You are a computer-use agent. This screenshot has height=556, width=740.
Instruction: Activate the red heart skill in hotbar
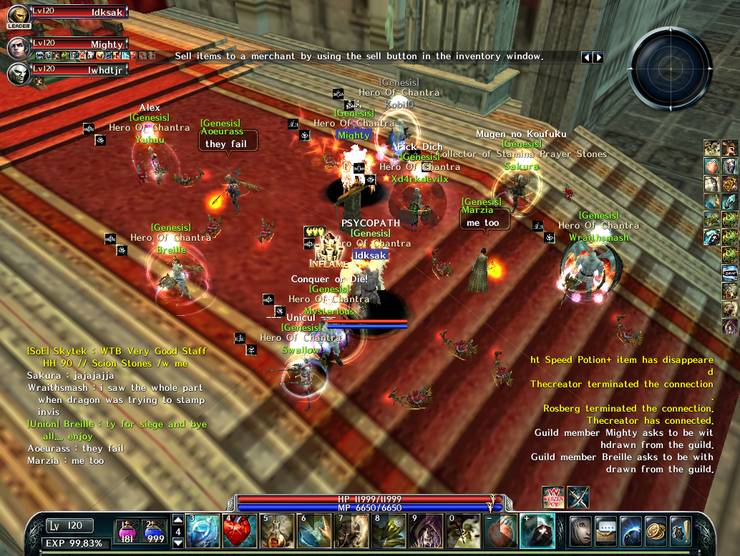pyautogui.click(x=238, y=530)
